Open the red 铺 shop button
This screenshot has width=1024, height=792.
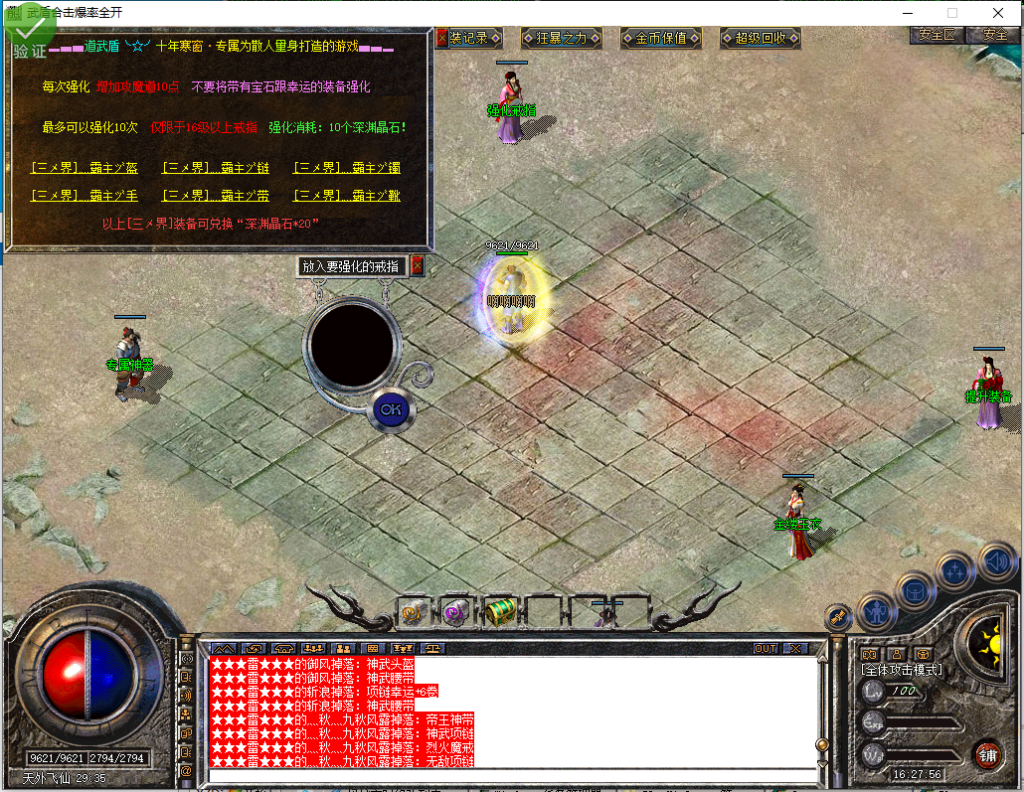pyautogui.click(x=988, y=752)
